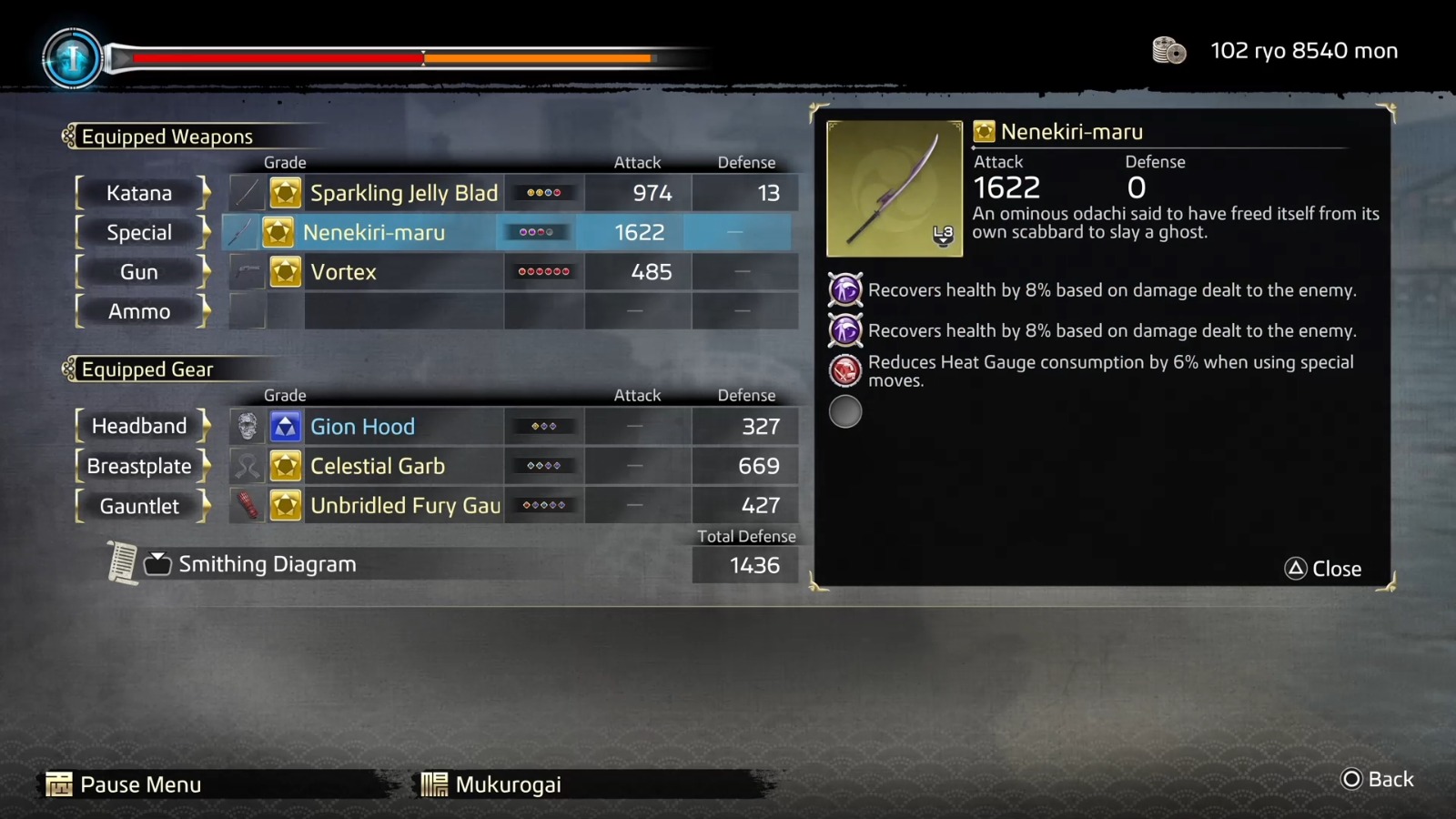Viewport: 1456px width, 819px height.
Task: Click the Pause Menu icon
Action: pyautogui.click(x=58, y=784)
